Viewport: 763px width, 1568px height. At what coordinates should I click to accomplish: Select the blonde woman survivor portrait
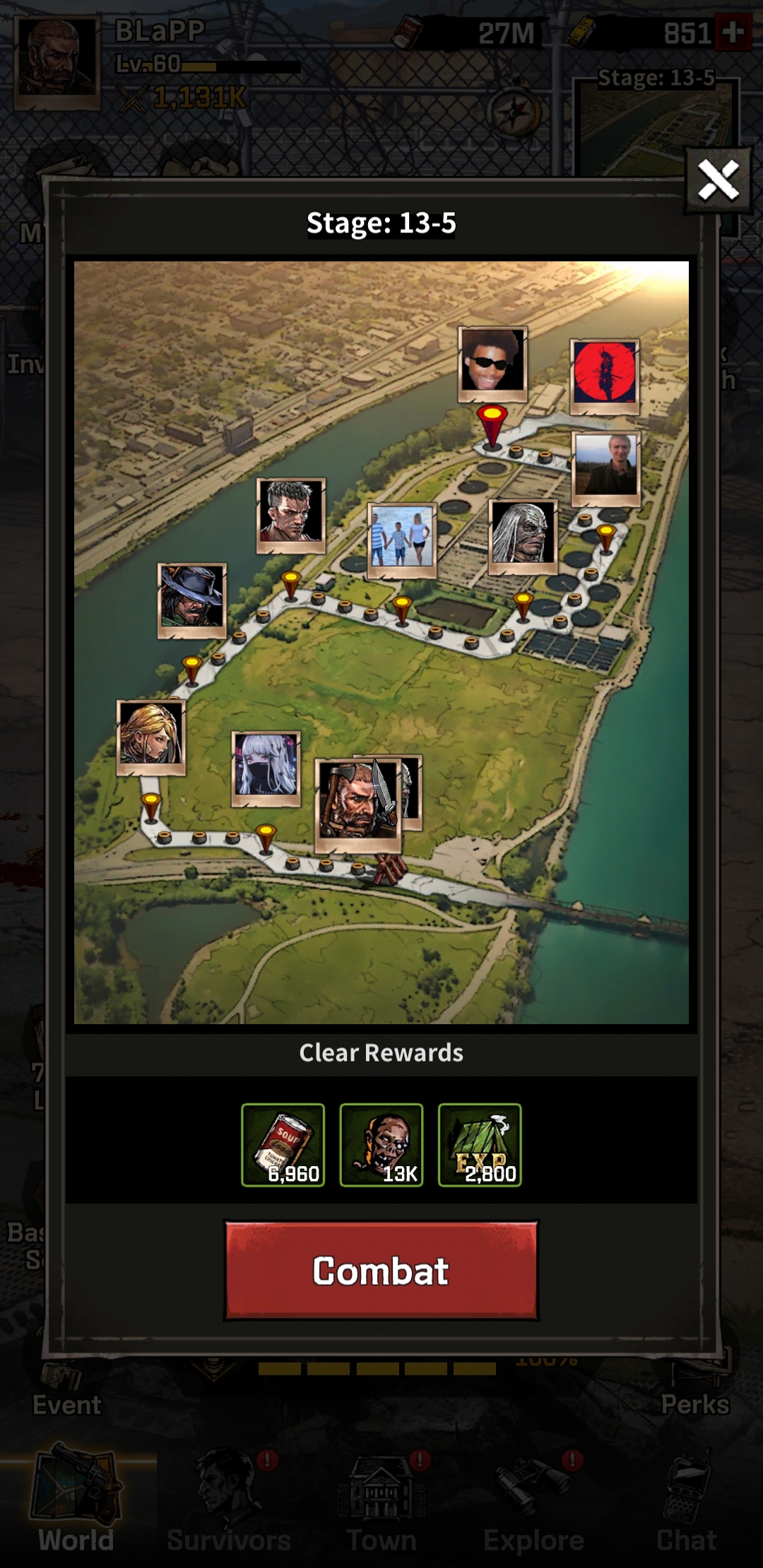(x=150, y=737)
